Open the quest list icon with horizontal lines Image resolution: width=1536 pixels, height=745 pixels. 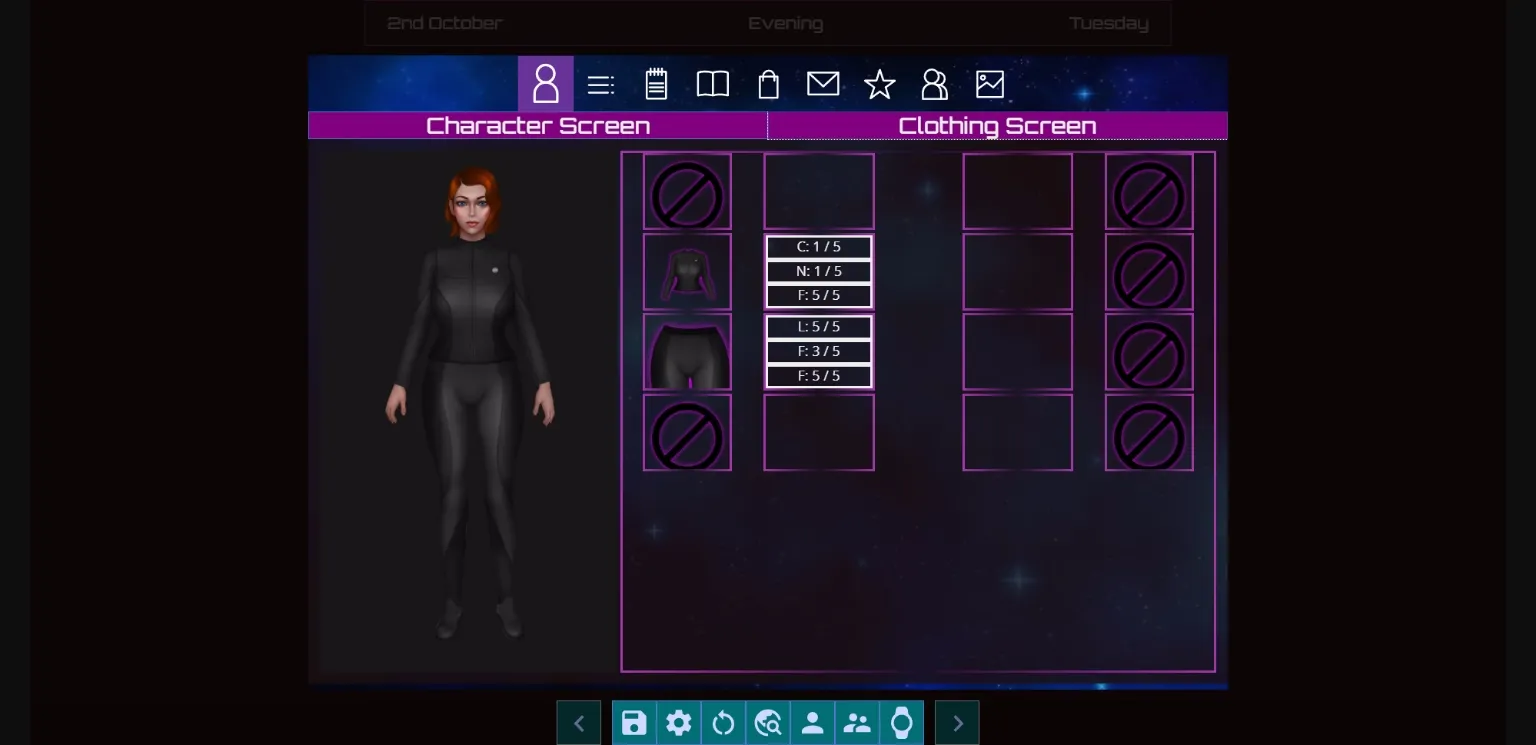(x=600, y=84)
